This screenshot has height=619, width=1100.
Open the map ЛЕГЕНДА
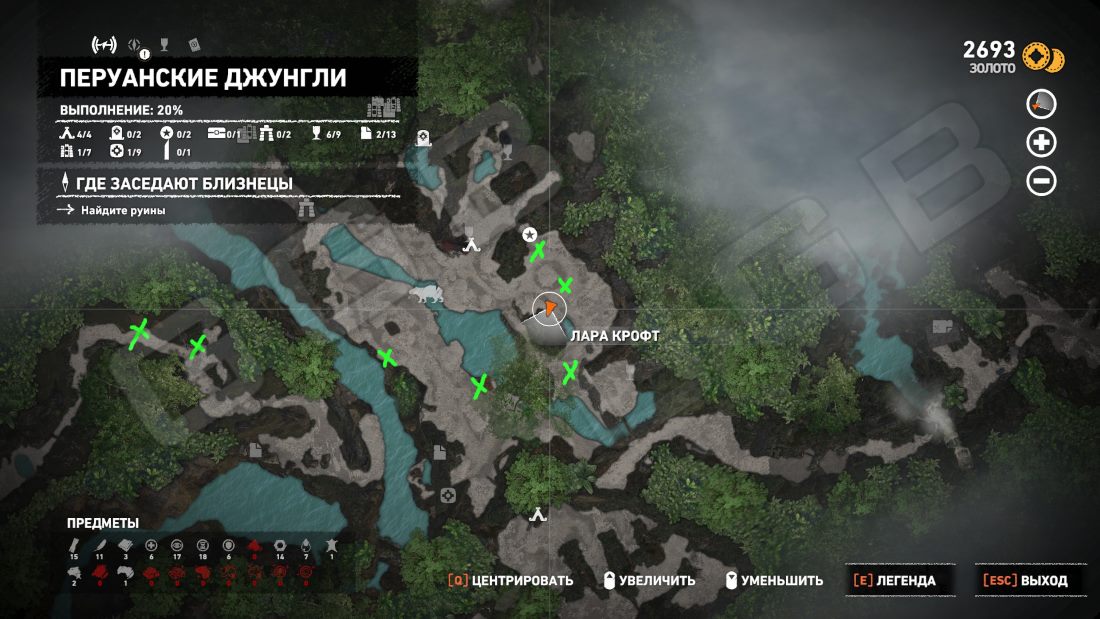coord(894,580)
